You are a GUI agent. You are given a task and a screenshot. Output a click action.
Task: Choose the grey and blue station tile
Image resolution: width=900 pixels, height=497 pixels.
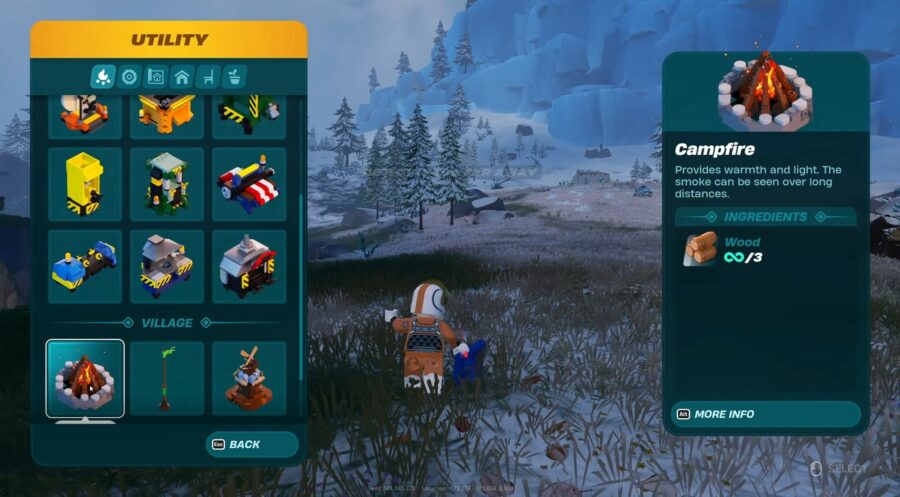(167, 266)
